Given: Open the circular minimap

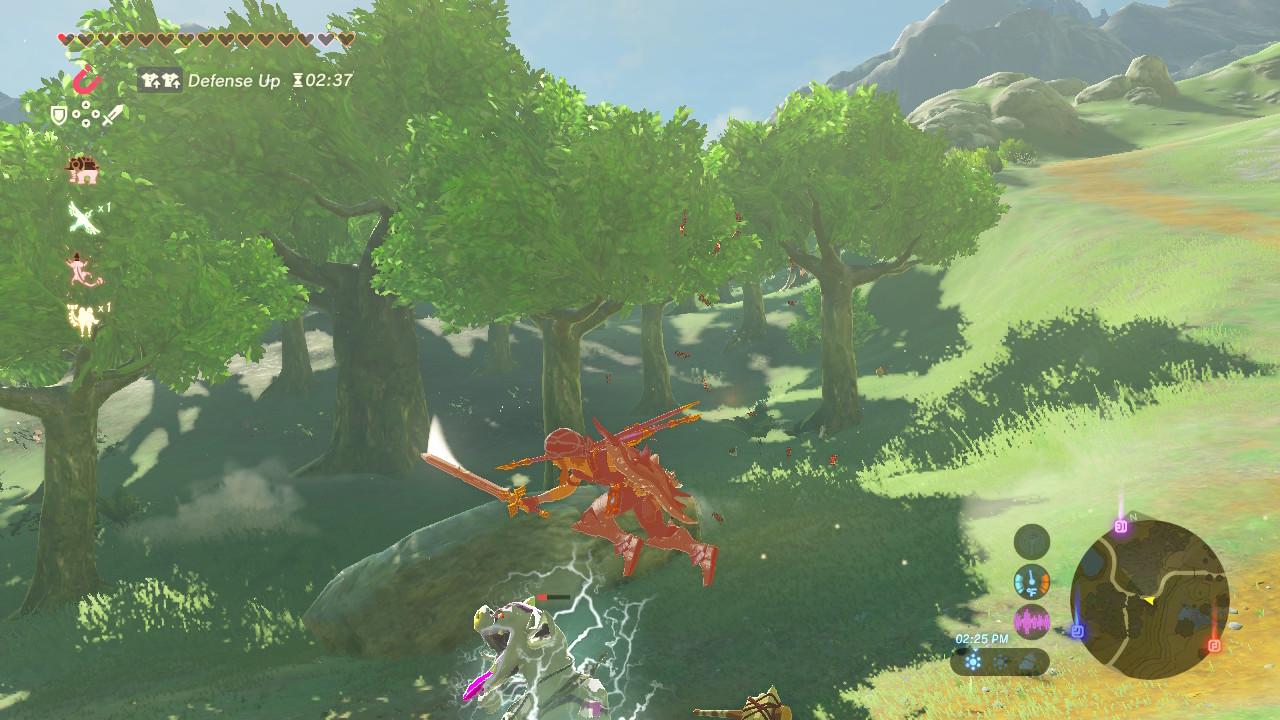Looking at the screenshot, I should (1149, 600).
